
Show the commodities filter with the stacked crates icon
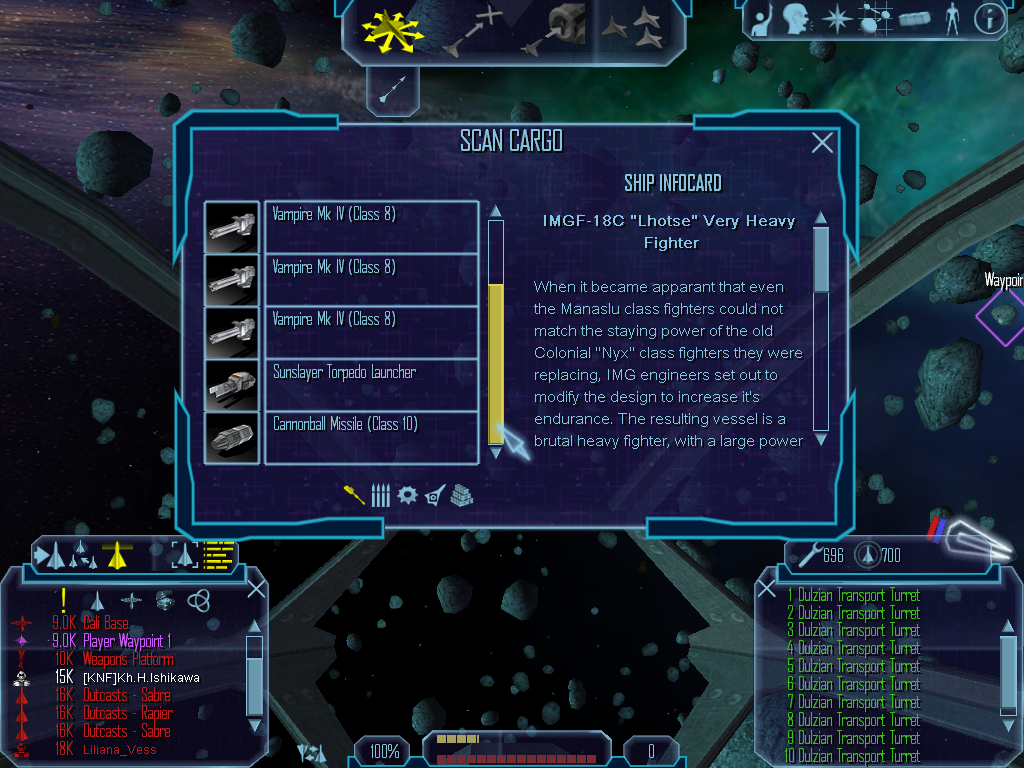(x=461, y=495)
